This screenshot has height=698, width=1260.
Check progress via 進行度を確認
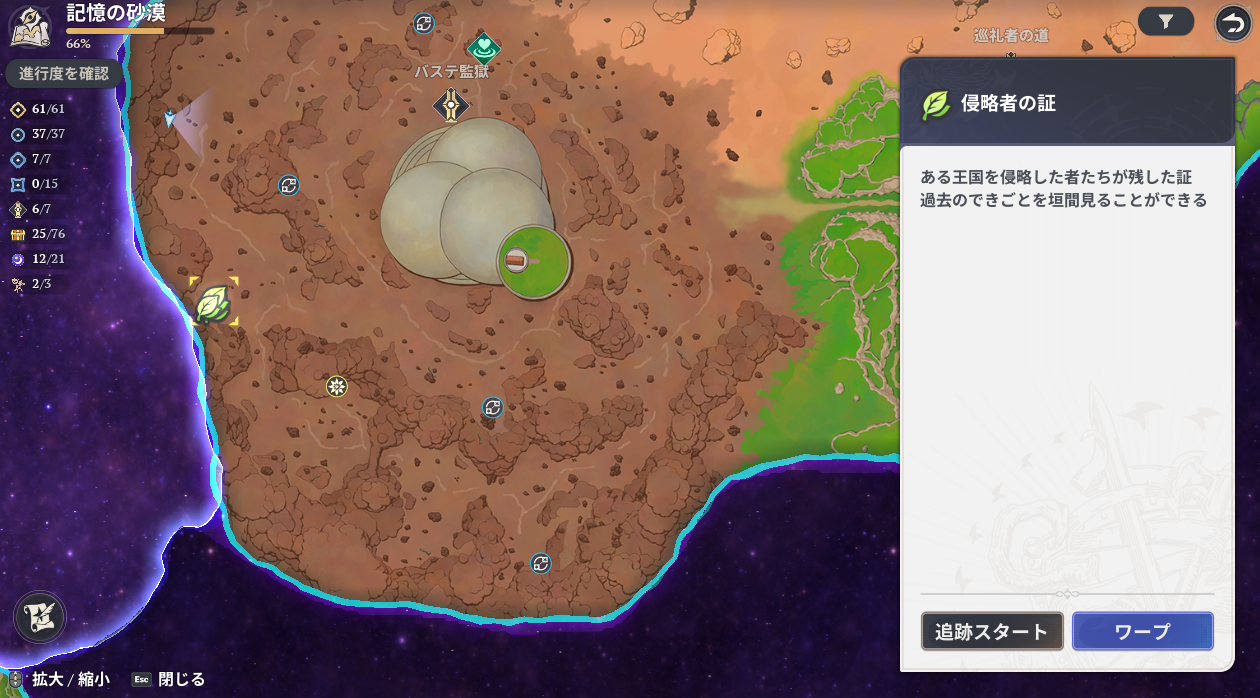click(64, 74)
